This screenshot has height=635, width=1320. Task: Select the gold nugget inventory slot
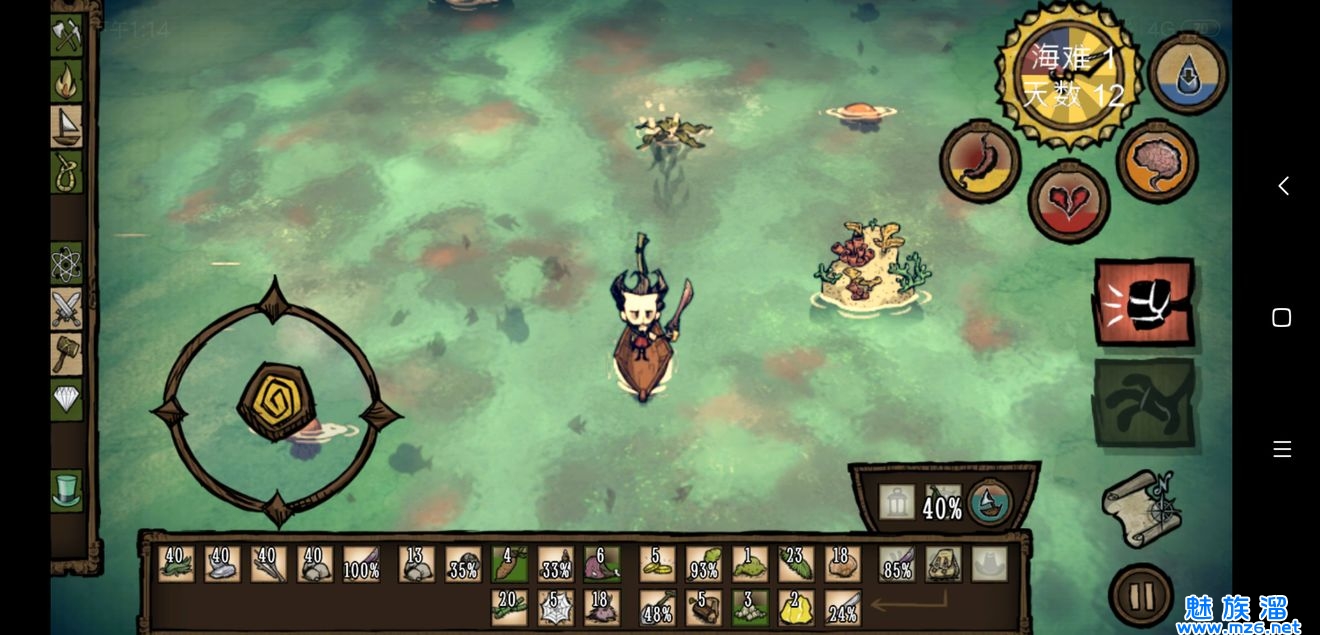[795, 608]
